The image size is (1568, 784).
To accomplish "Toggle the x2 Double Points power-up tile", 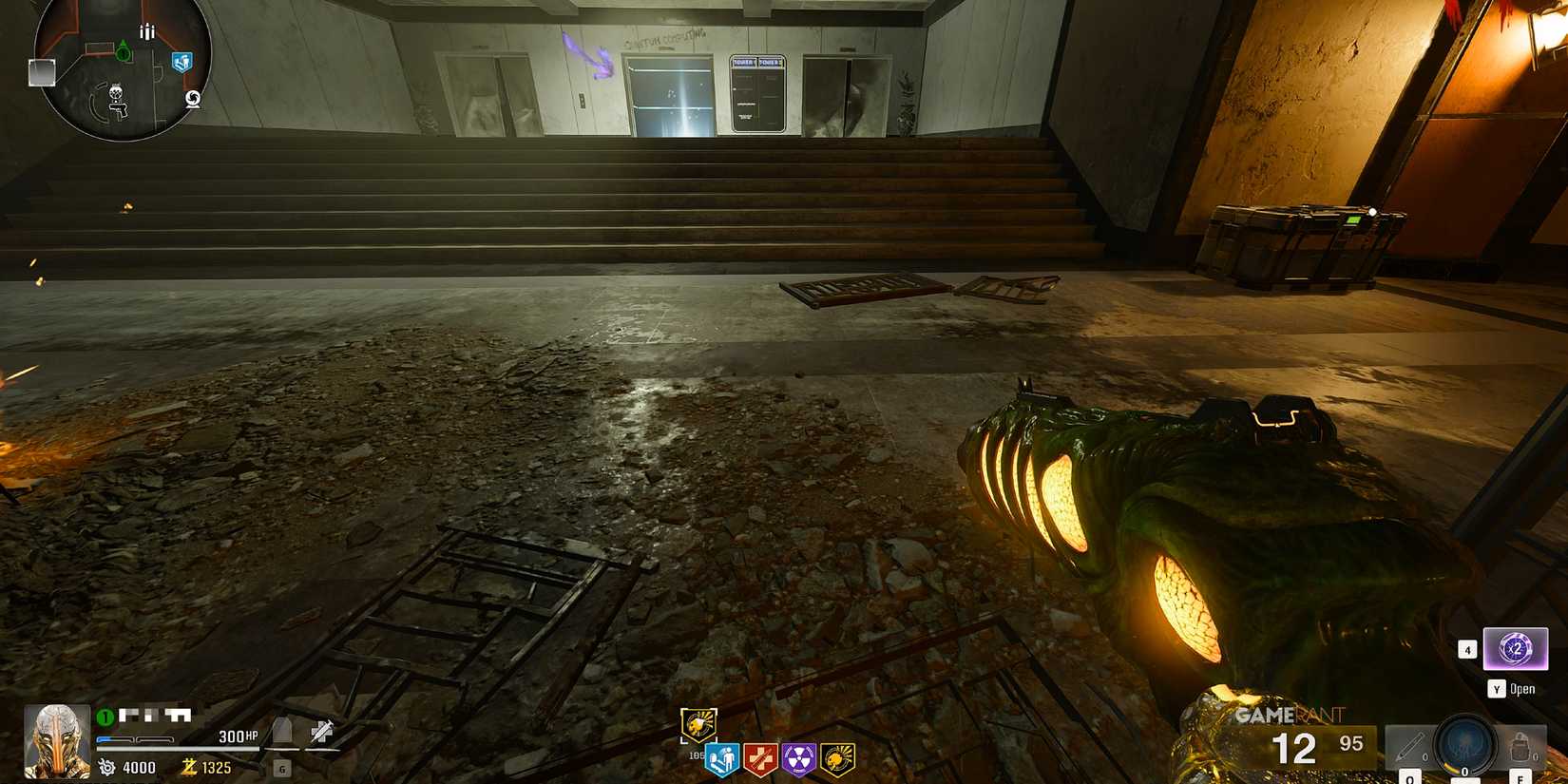I will coord(1515,650).
